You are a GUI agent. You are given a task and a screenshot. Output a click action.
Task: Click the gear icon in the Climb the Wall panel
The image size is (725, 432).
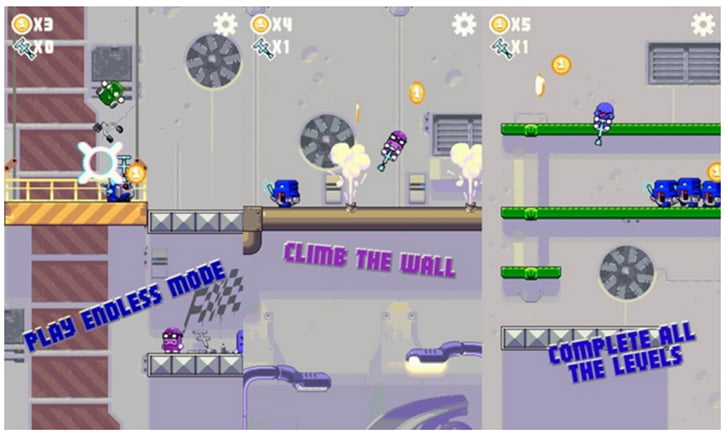(464, 24)
